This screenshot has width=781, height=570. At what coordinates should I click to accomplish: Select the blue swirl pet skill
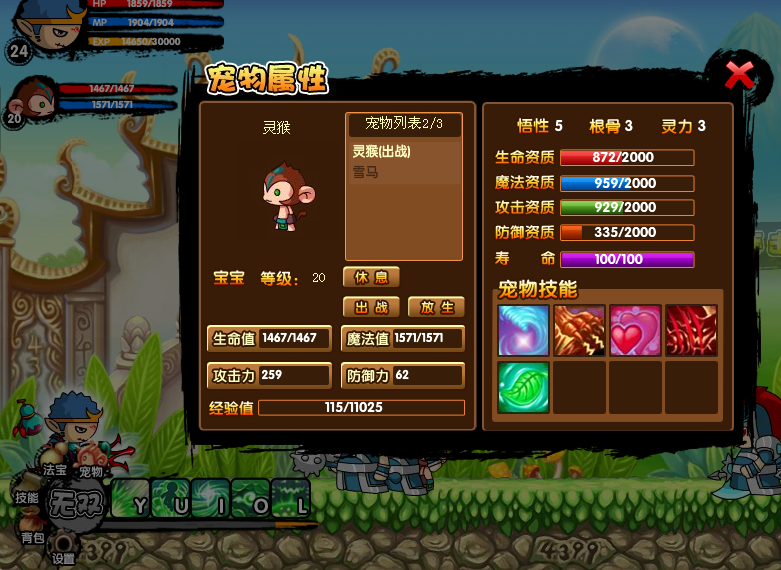[x=523, y=331]
